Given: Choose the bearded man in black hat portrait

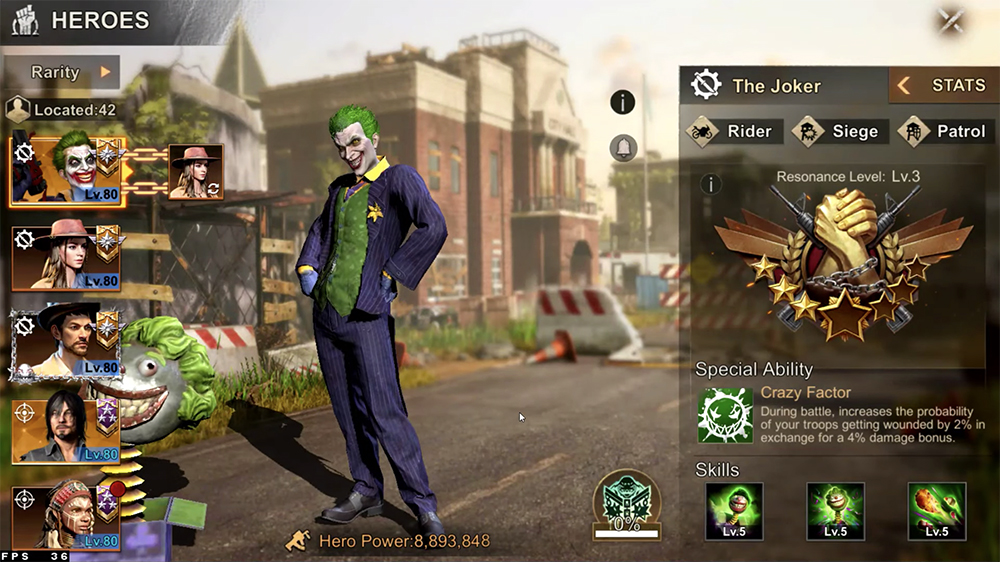Looking at the screenshot, I should click(x=66, y=342).
